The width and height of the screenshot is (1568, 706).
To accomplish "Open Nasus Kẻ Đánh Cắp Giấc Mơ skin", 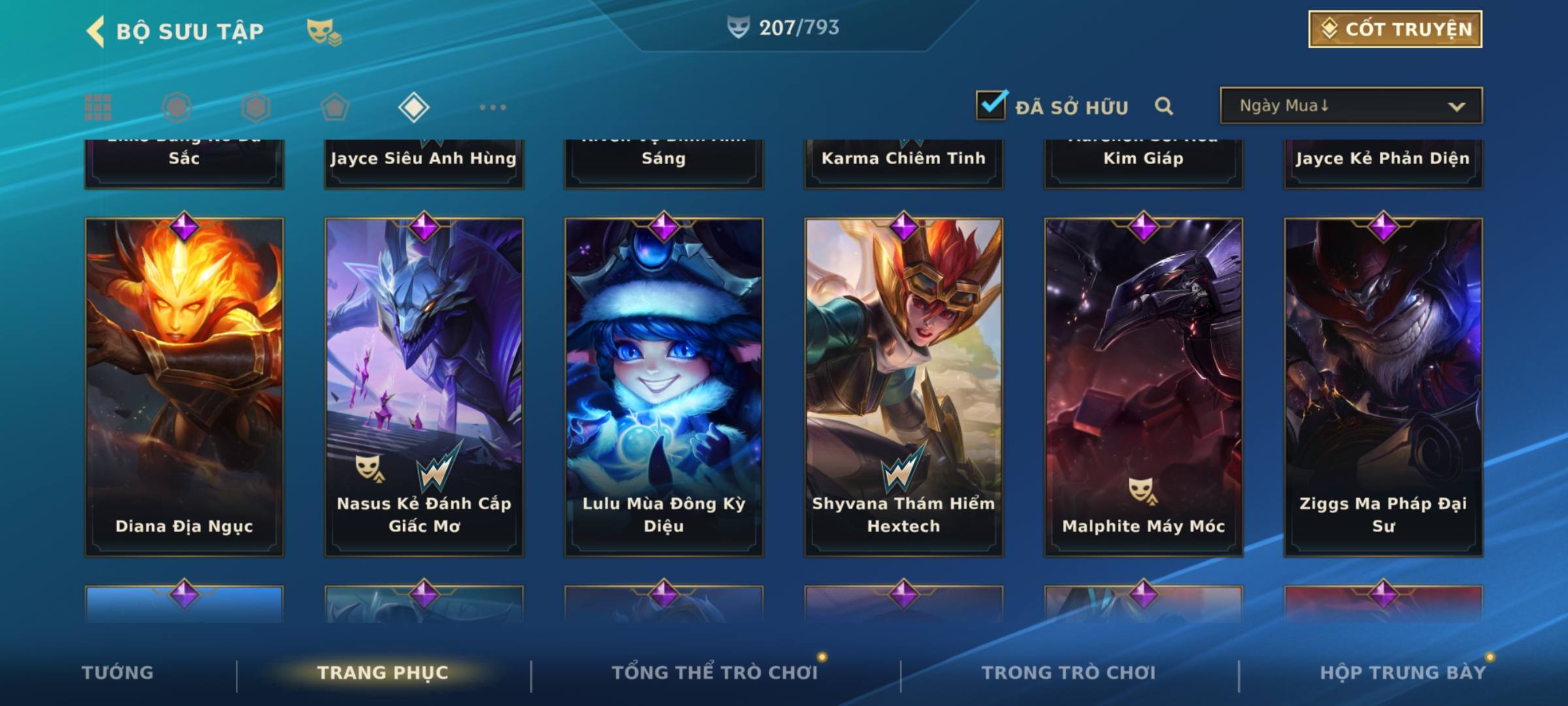I will click(x=424, y=387).
